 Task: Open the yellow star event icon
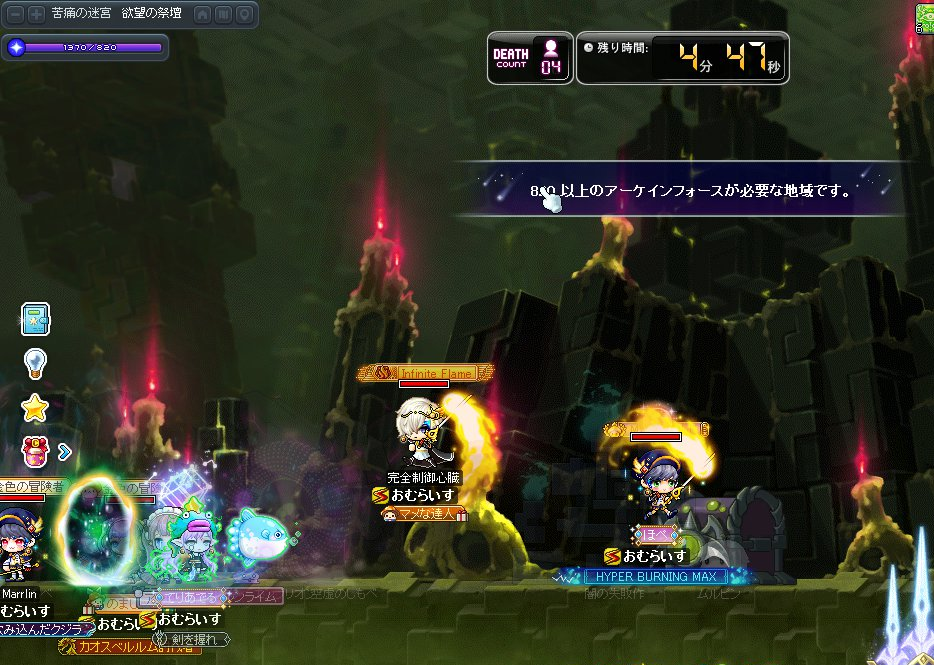click(36, 407)
